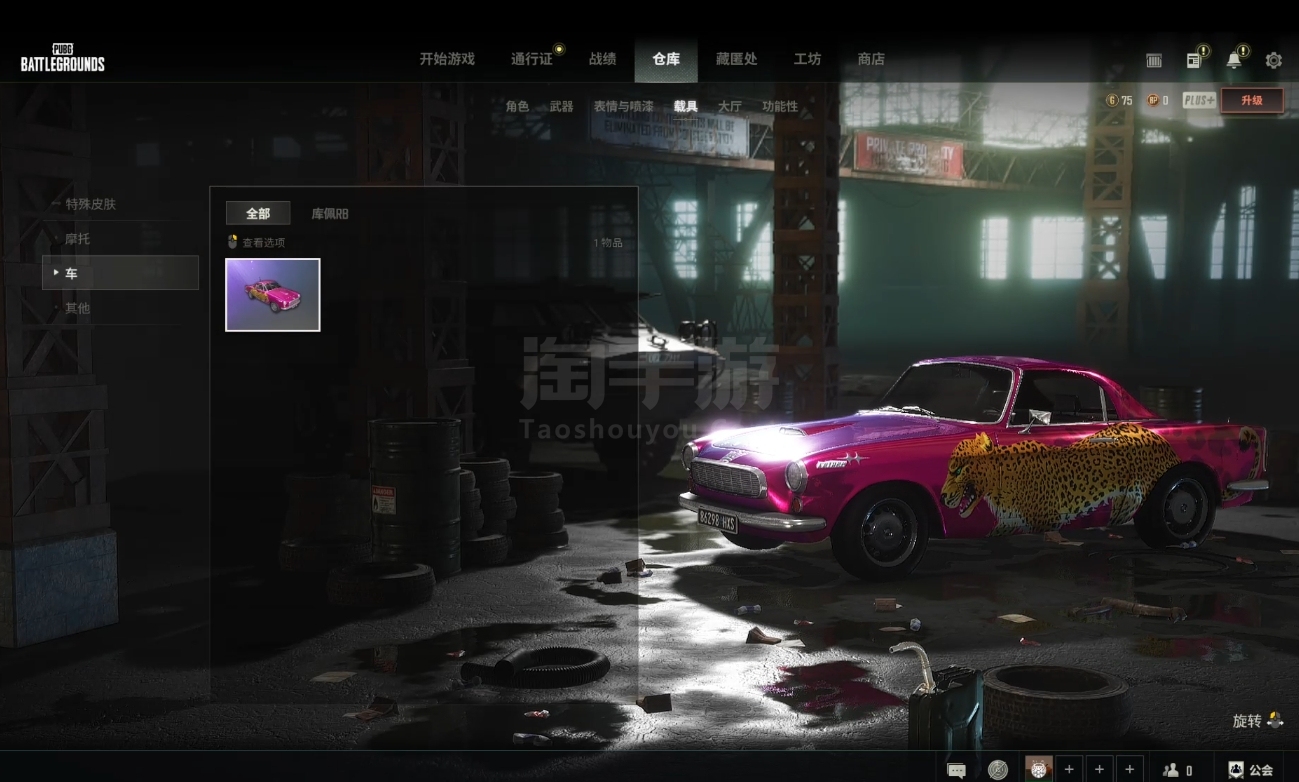Check the notification bell icon
Screen dimensions: 1299x782
1234,60
